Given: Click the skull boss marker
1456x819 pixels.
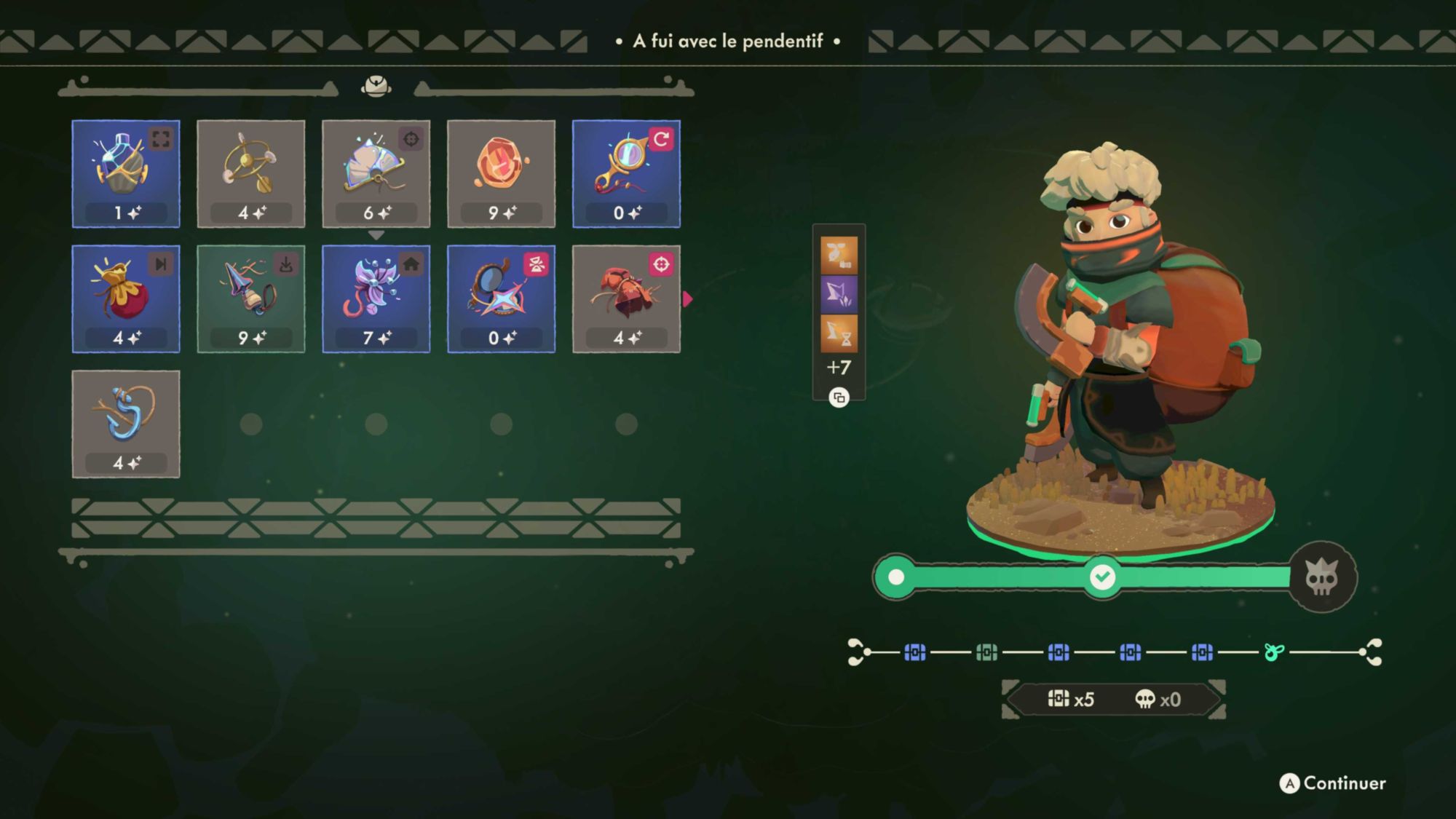Looking at the screenshot, I should point(1322,578).
